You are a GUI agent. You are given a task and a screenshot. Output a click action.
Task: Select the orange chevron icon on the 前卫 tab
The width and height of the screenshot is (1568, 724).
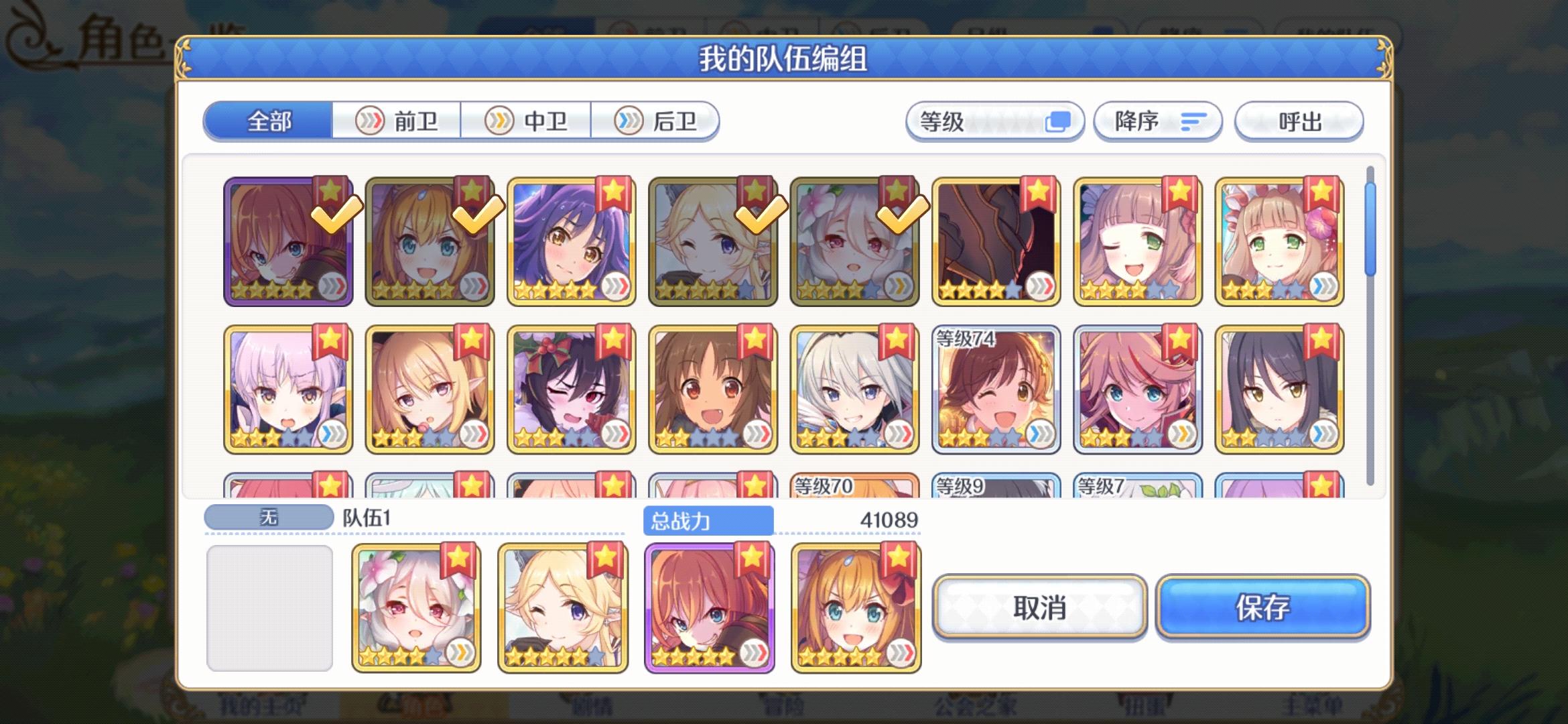(371, 121)
